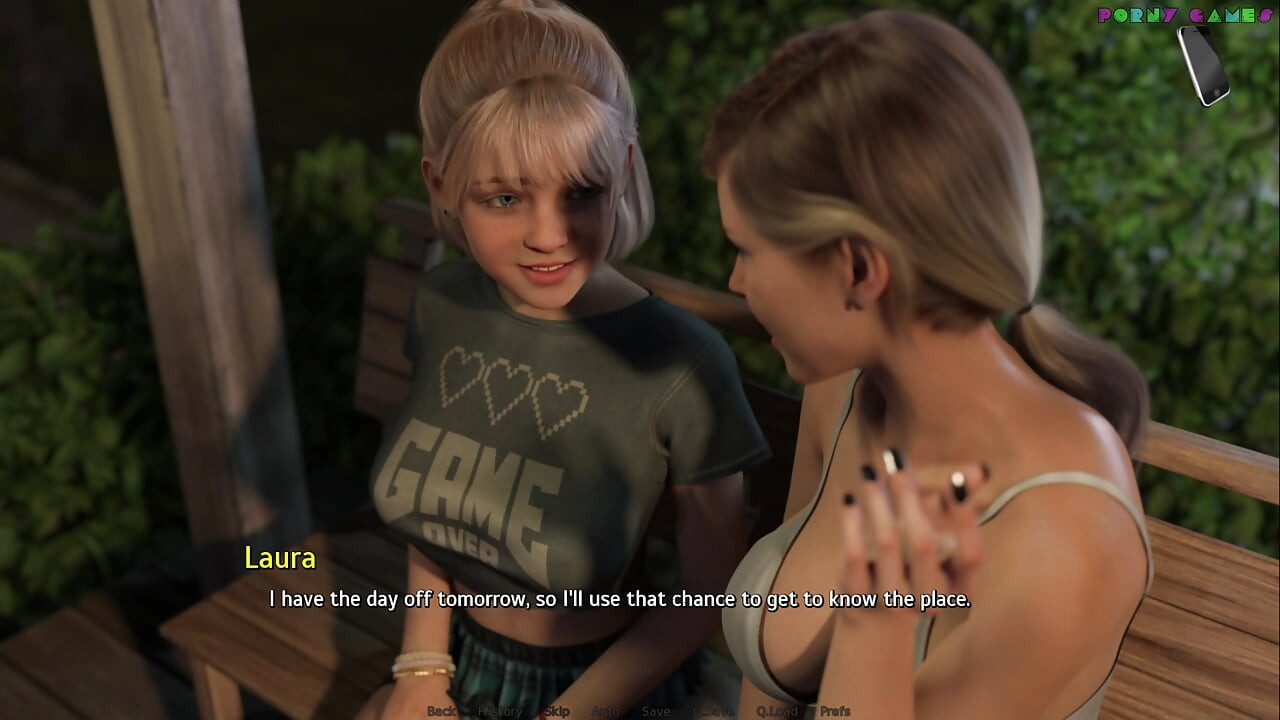Click Q.Save to quick save

pyautogui.click(x=714, y=711)
